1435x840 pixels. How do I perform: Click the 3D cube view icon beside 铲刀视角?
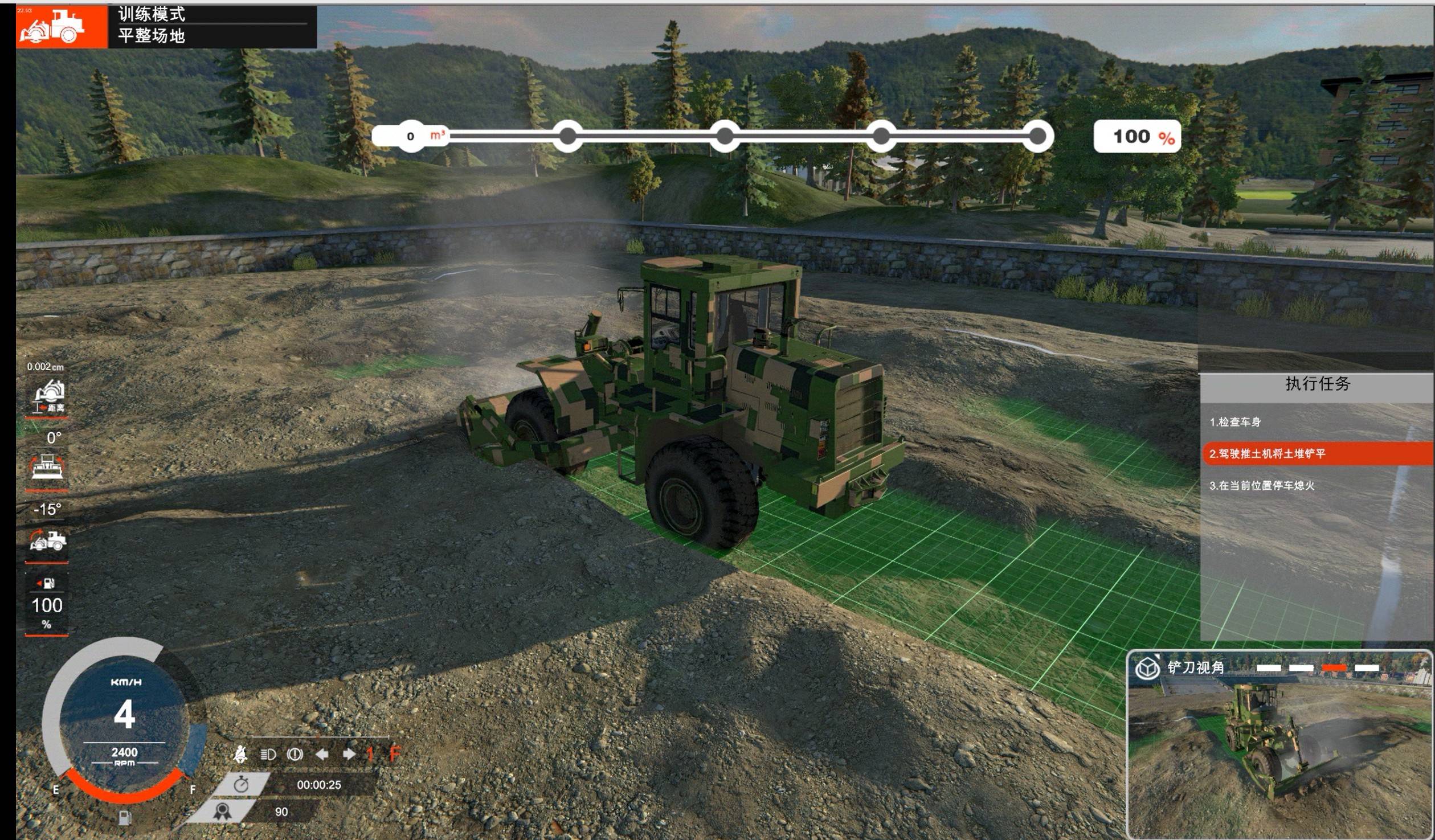[1147, 668]
